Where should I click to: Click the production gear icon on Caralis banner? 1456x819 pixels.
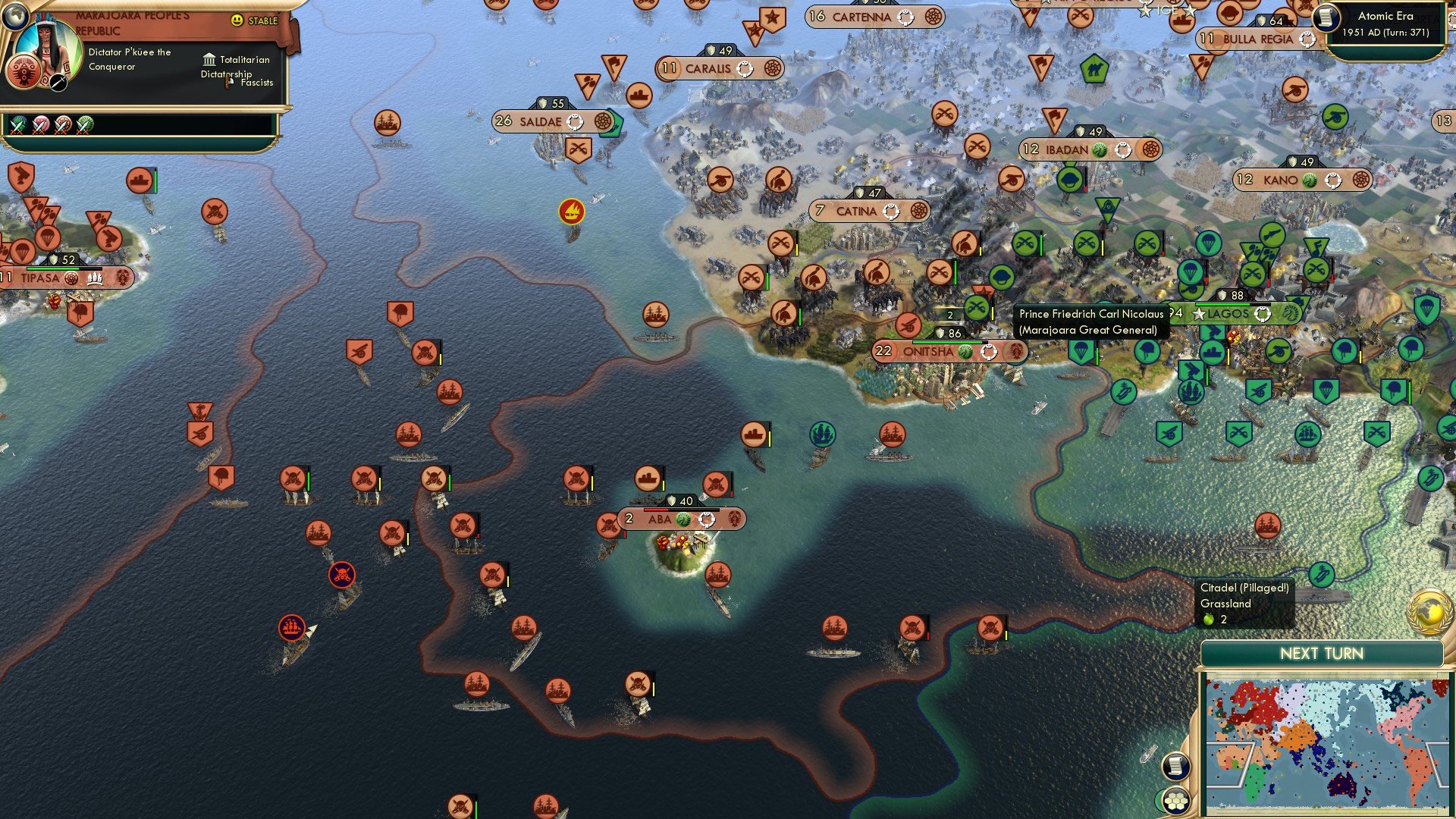pos(773,68)
